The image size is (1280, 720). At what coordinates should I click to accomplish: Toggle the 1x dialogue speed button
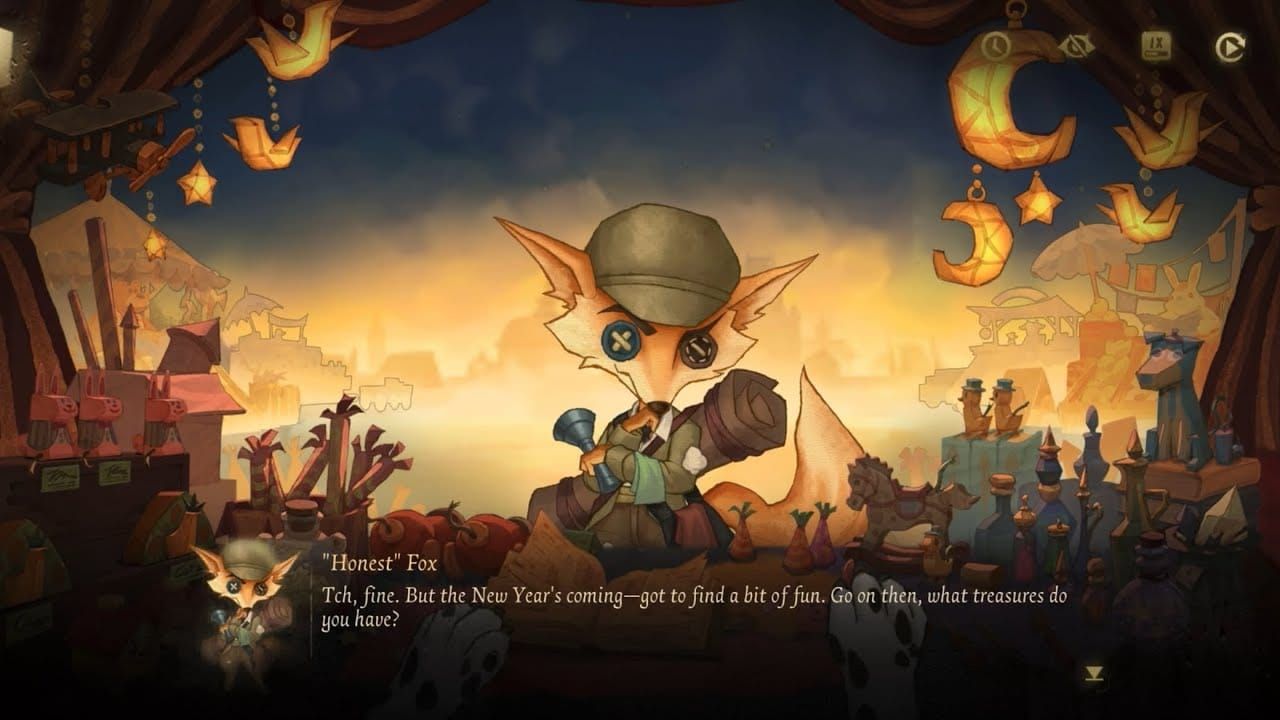point(1157,46)
